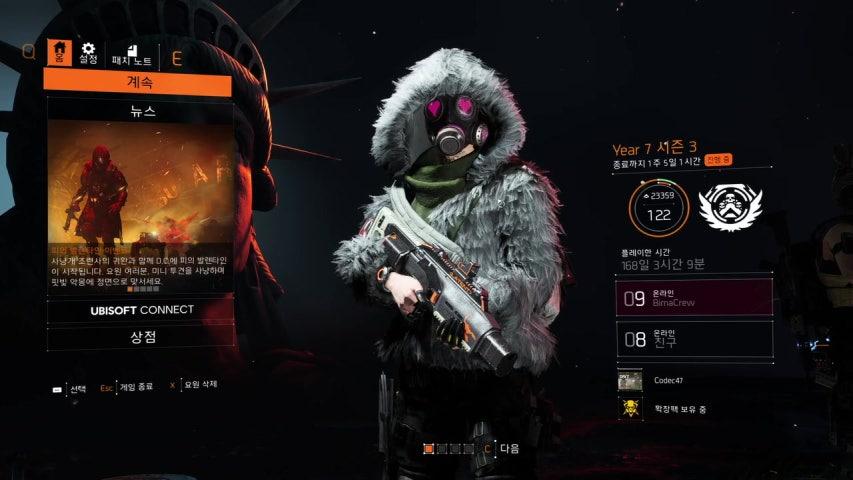Open the BimaCrew clan online panel
Viewport: 853px width, 480px height.
pos(694,297)
